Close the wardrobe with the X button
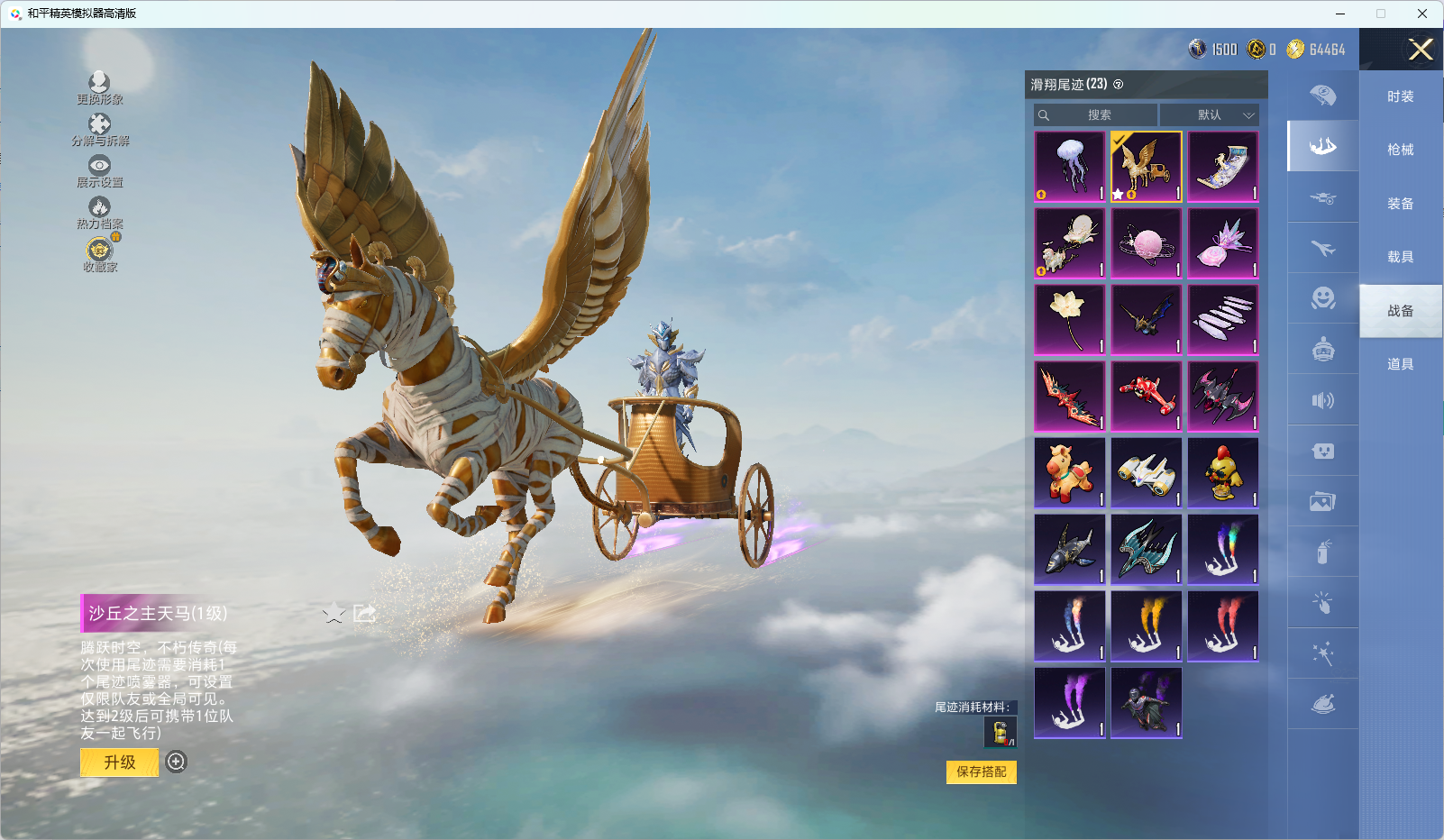1444x840 pixels. coord(1421,50)
